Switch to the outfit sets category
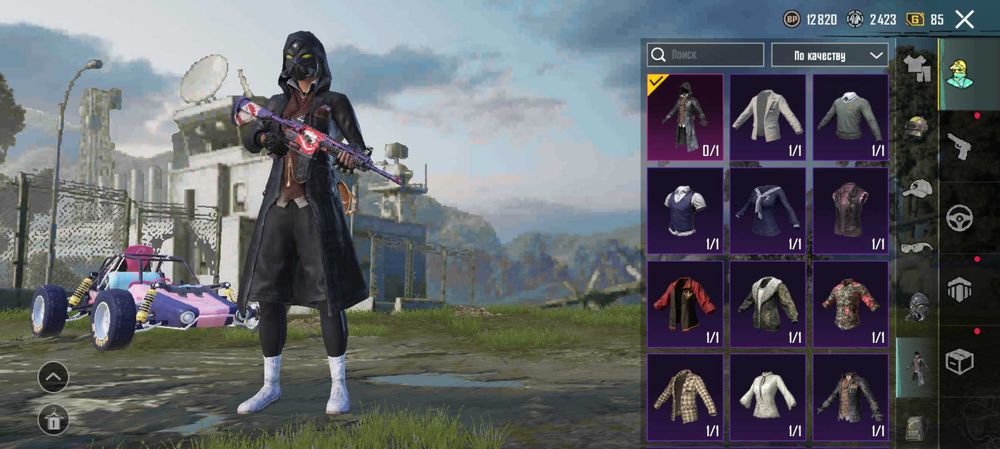The image size is (1000, 449). pyautogui.click(x=916, y=68)
